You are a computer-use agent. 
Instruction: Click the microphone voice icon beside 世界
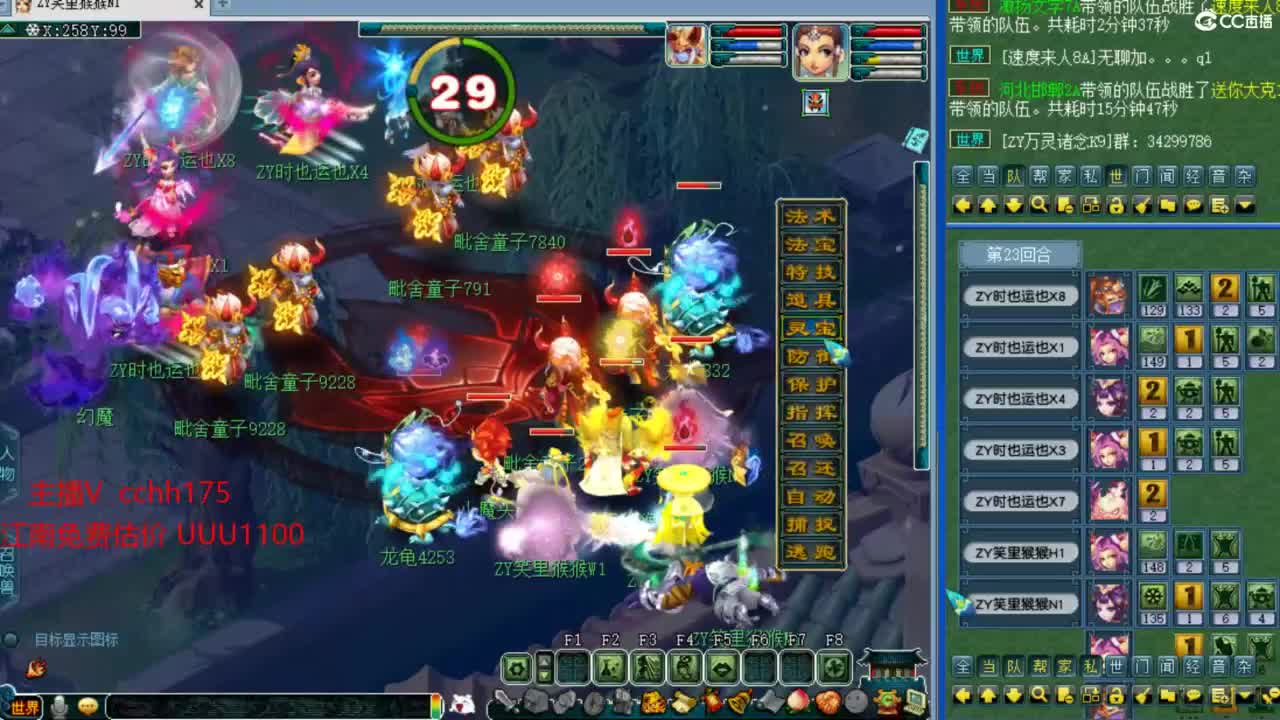60,706
